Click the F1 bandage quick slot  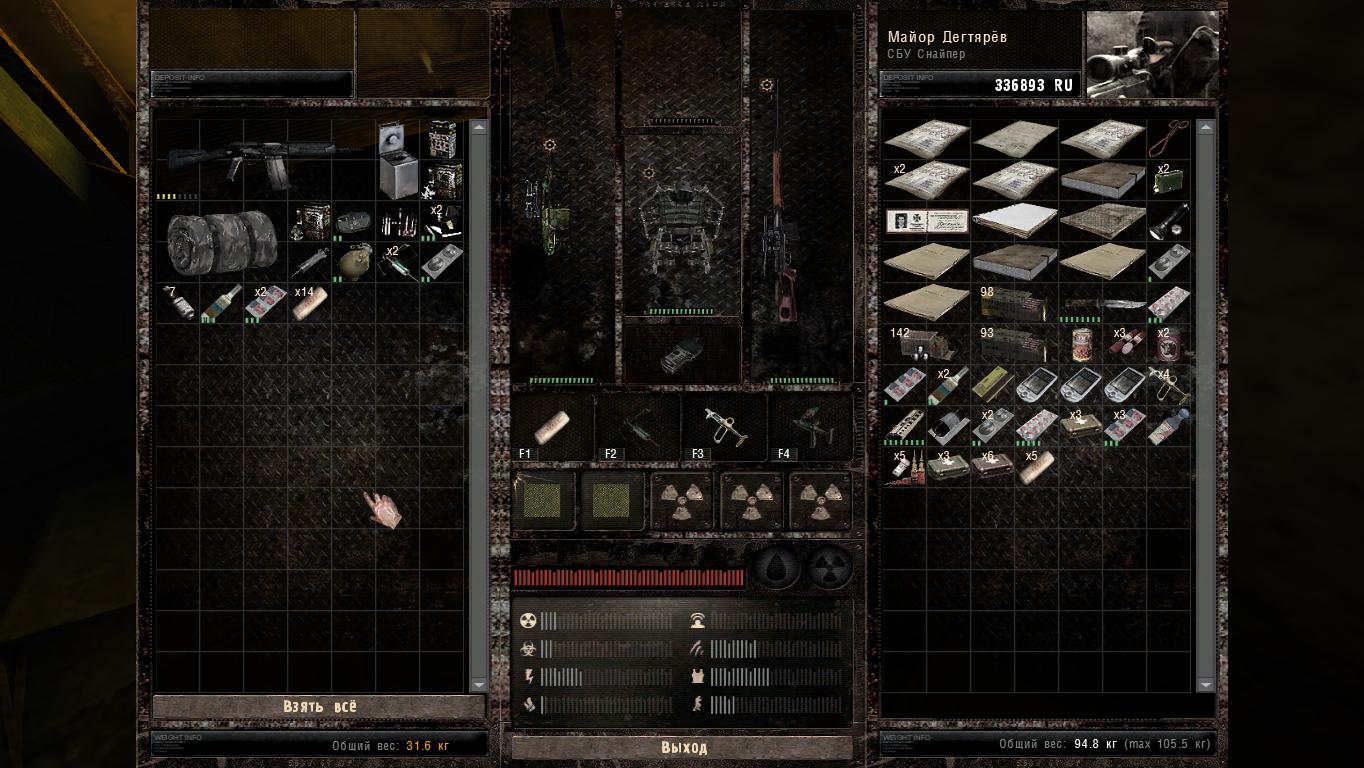click(x=553, y=427)
